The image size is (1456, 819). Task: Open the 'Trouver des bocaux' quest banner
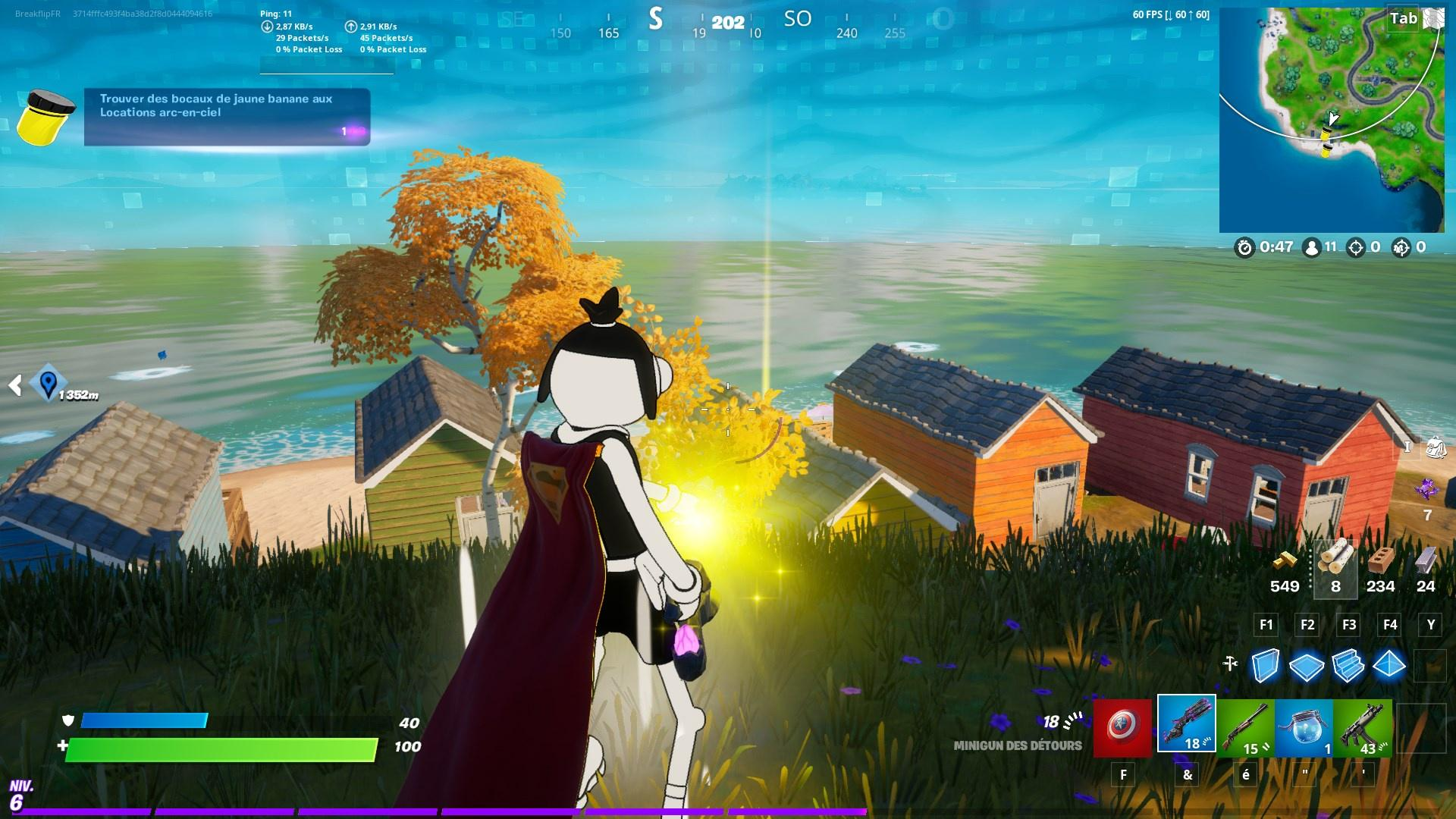(225, 114)
